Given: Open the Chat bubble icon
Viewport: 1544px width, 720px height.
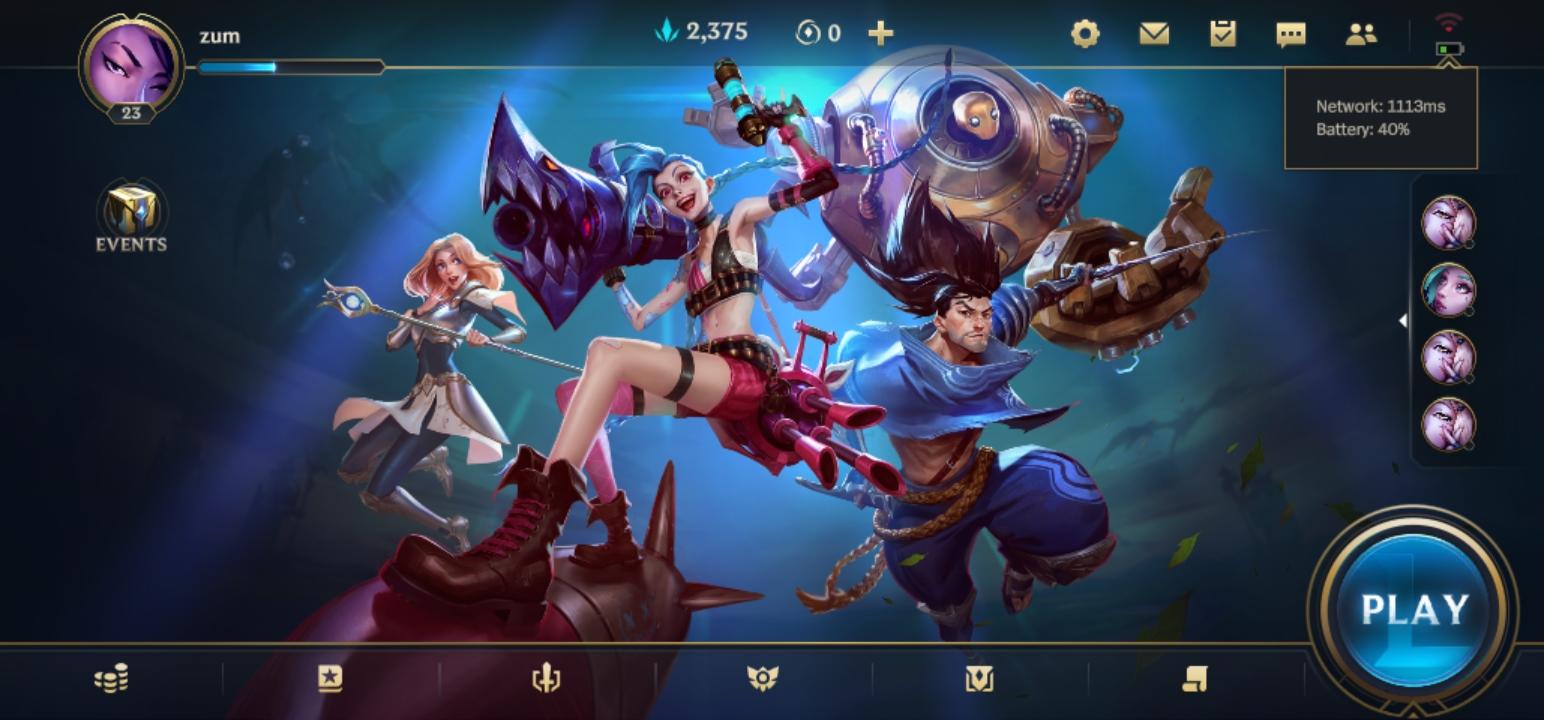Looking at the screenshot, I should click(1293, 33).
